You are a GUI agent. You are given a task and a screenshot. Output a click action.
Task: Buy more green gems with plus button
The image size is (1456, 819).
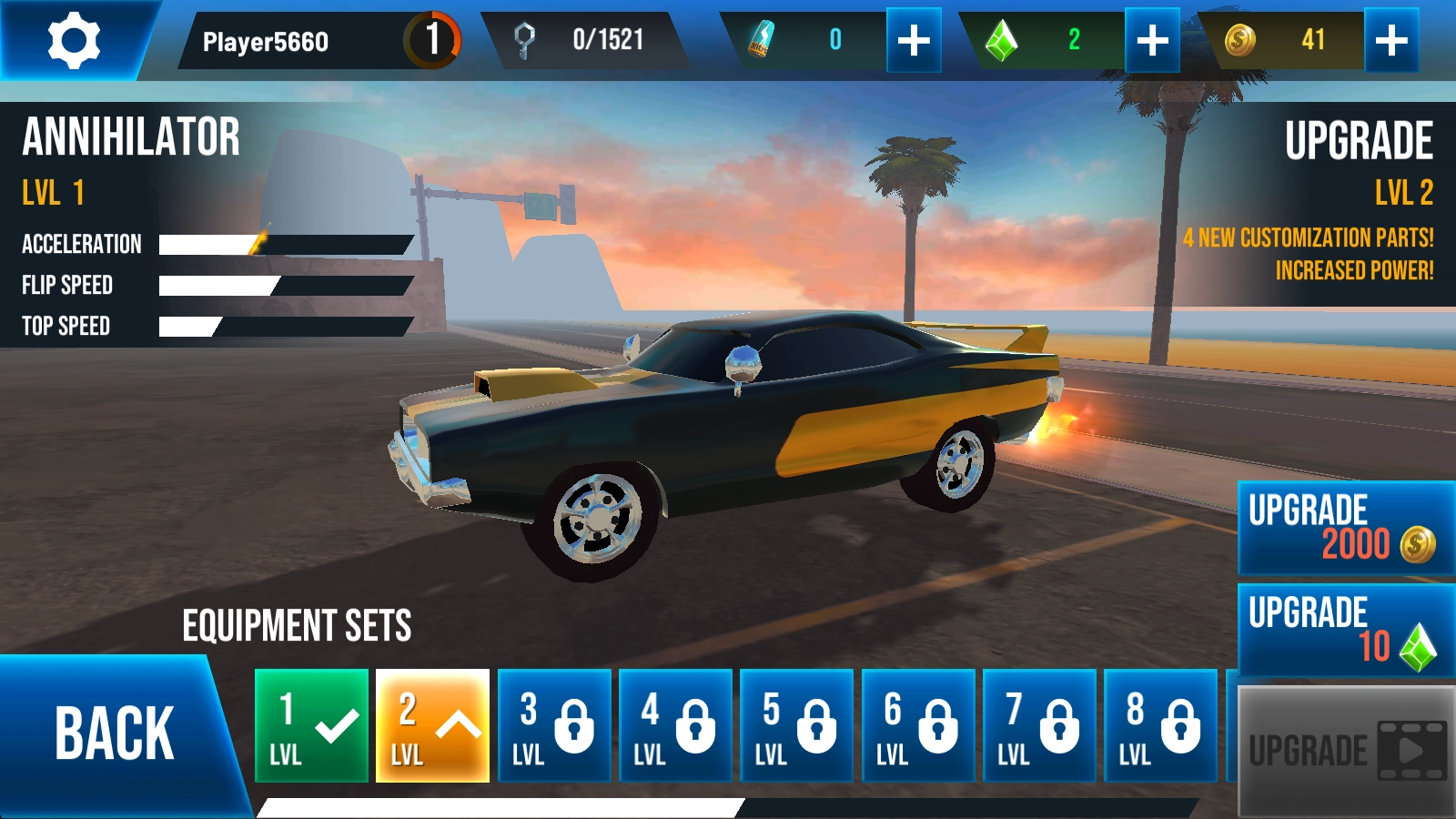[1152, 40]
